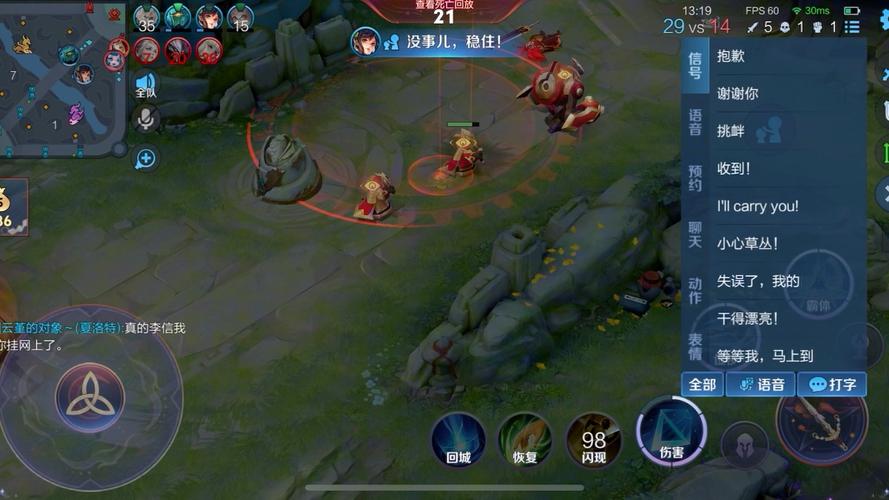This screenshot has height=500, width=889.
Task: Use the 恢复 heal skill
Action: coord(526,440)
